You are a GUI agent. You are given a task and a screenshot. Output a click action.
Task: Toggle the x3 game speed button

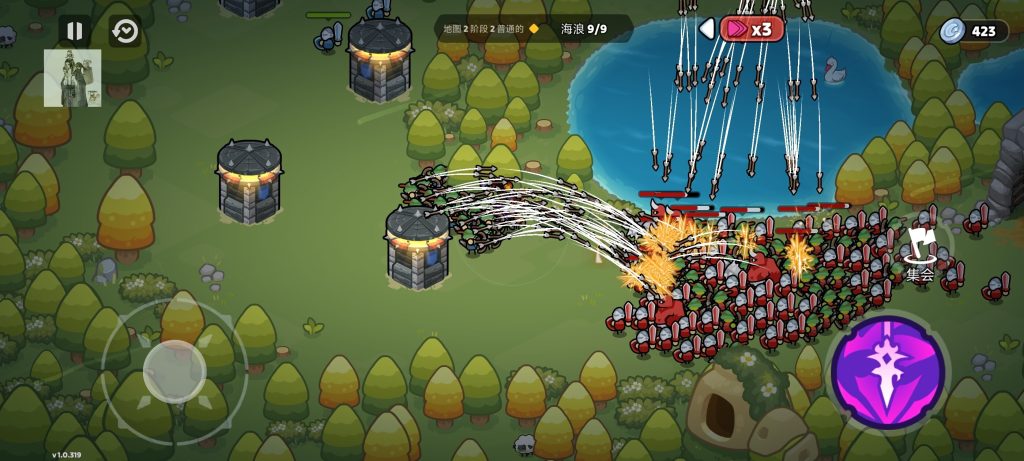751,29
